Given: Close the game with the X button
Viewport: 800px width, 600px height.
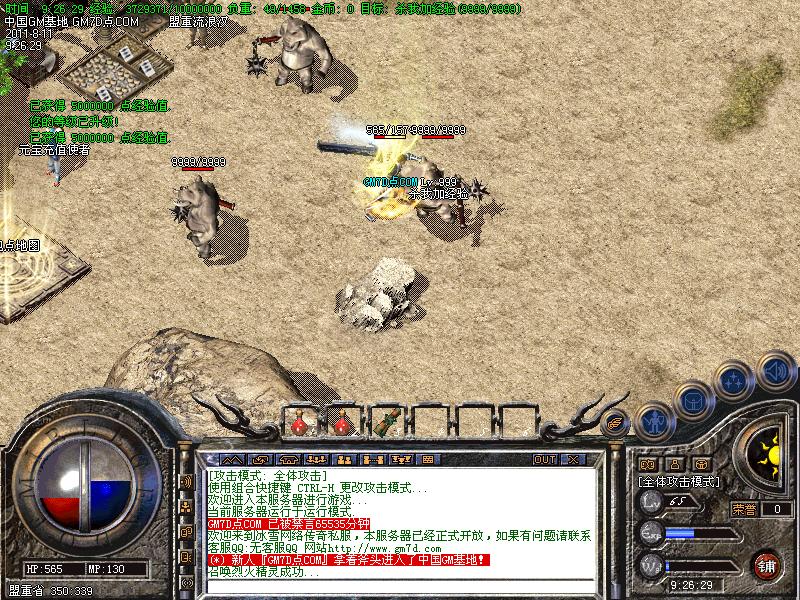Looking at the screenshot, I should pyautogui.click(x=574, y=460).
